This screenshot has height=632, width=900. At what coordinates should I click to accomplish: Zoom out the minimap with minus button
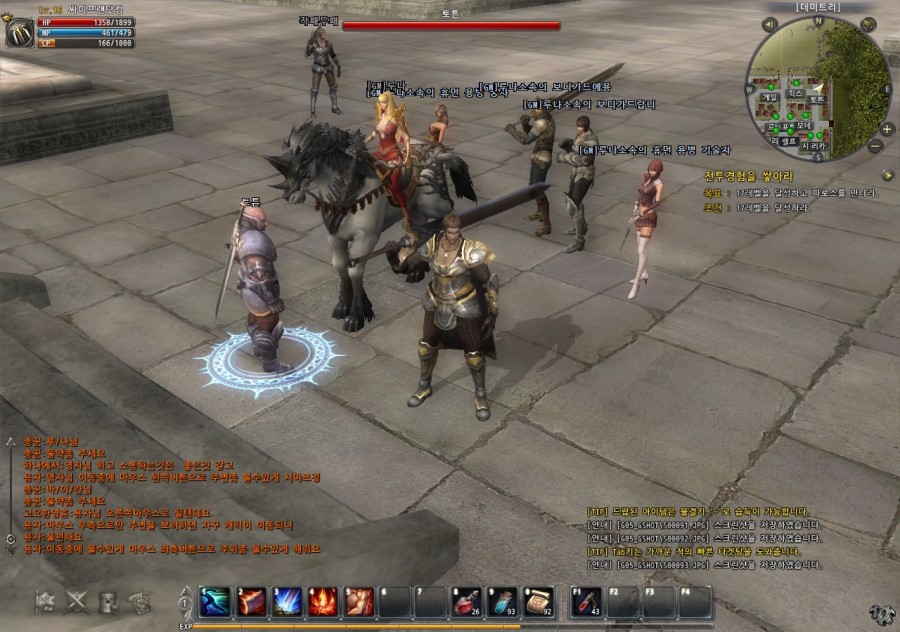click(875, 146)
